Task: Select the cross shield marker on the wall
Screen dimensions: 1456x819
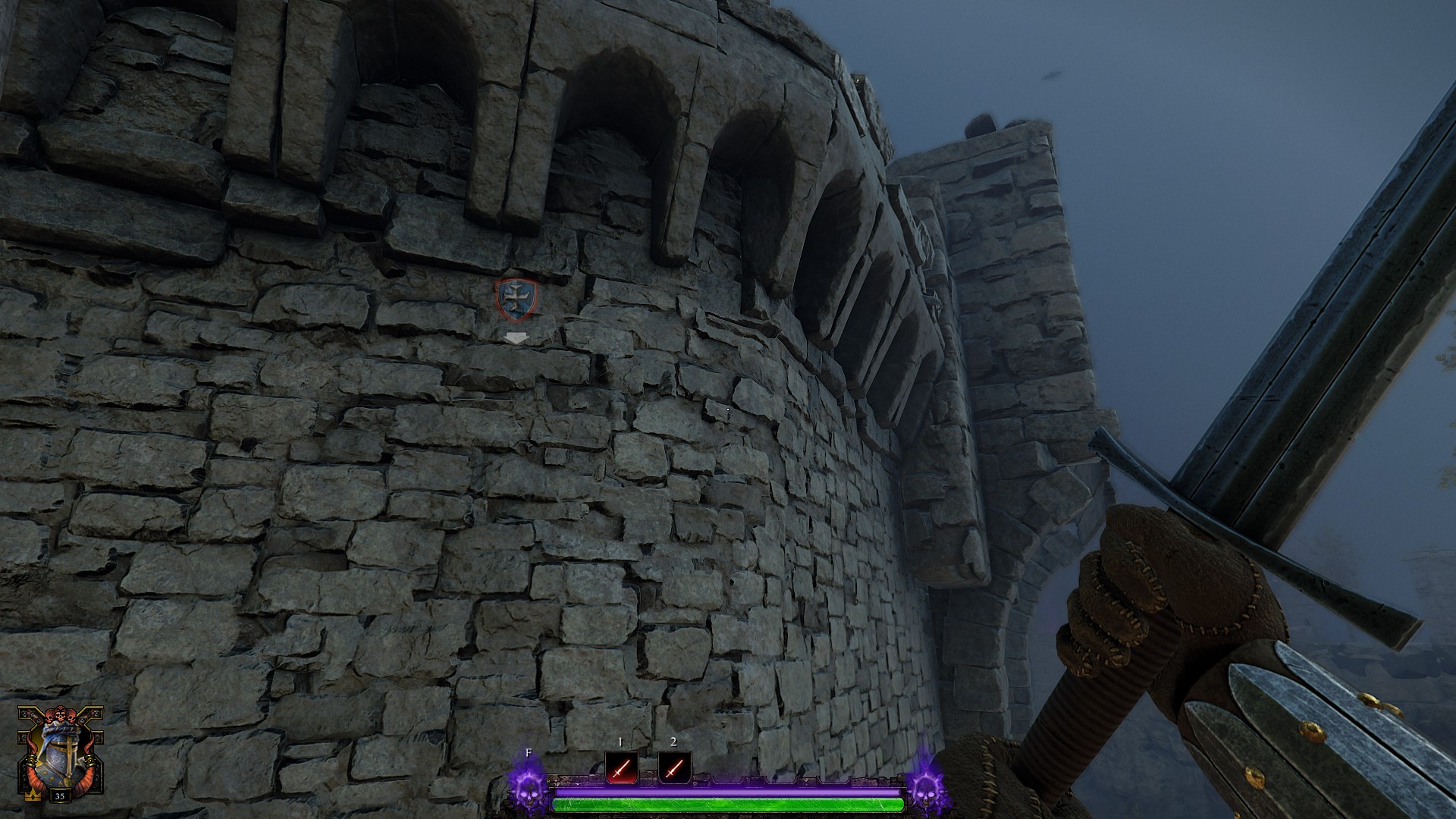Action: tap(516, 298)
